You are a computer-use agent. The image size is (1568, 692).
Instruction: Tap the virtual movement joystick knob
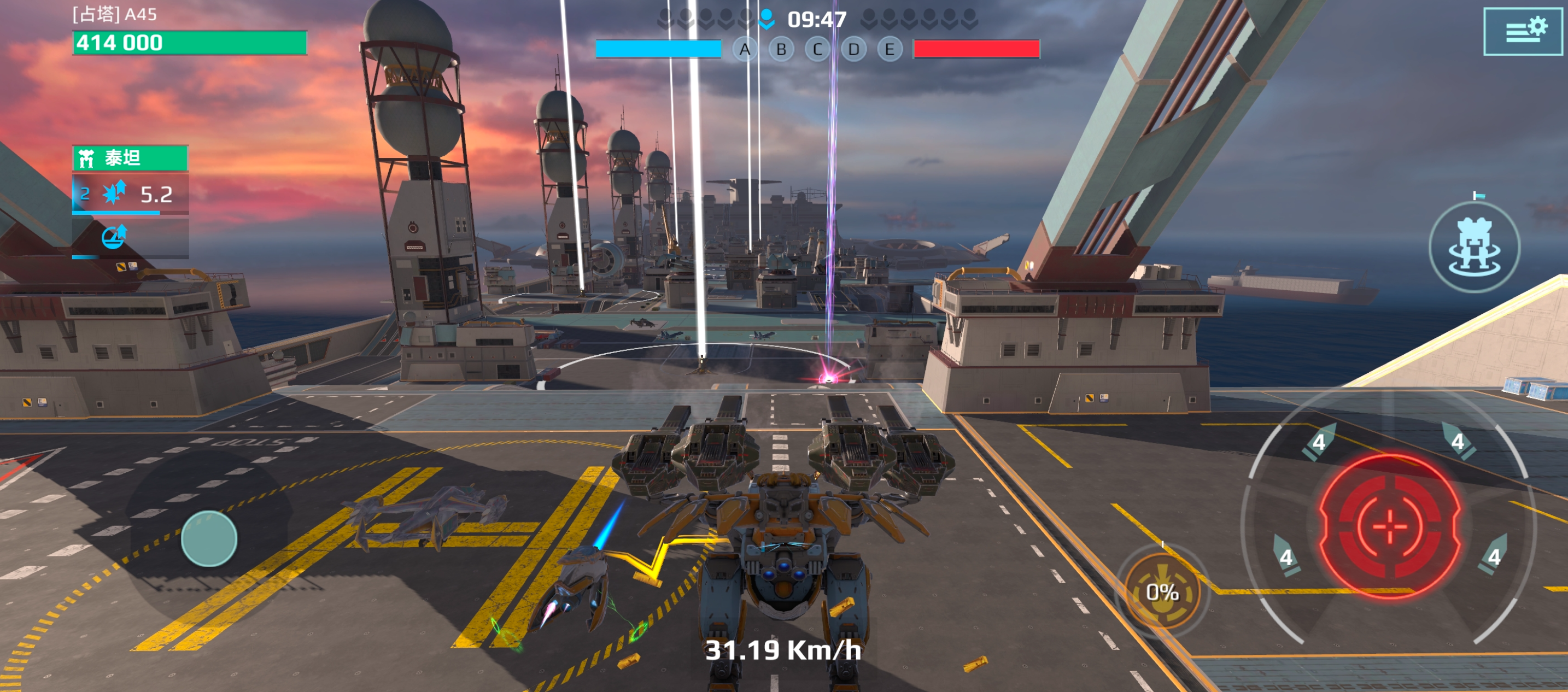[x=209, y=538]
